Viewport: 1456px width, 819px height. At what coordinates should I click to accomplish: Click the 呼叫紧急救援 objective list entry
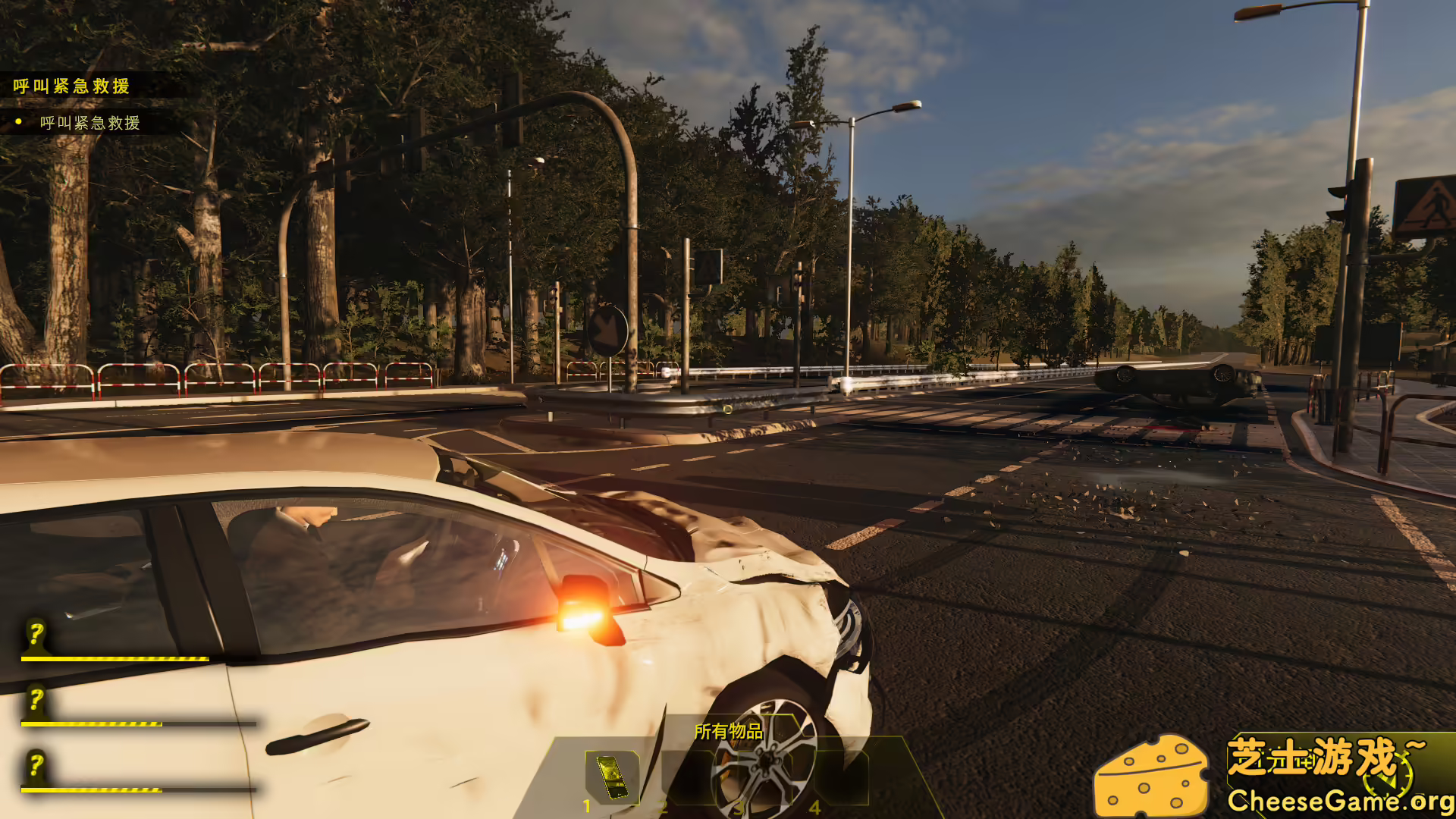pyautogui.click(x=89, y=124)
